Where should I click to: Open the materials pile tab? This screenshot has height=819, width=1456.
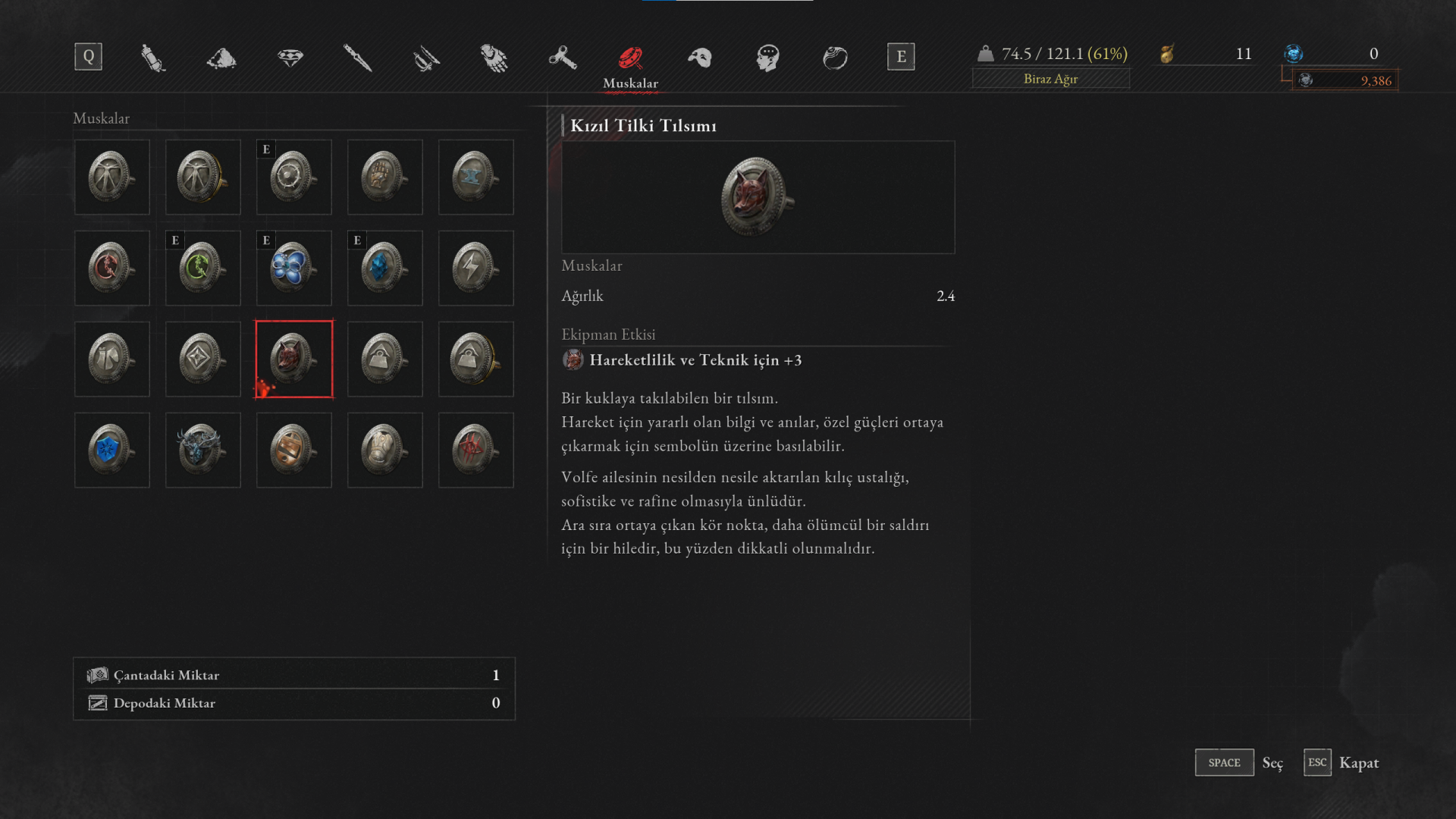(221, 58)
